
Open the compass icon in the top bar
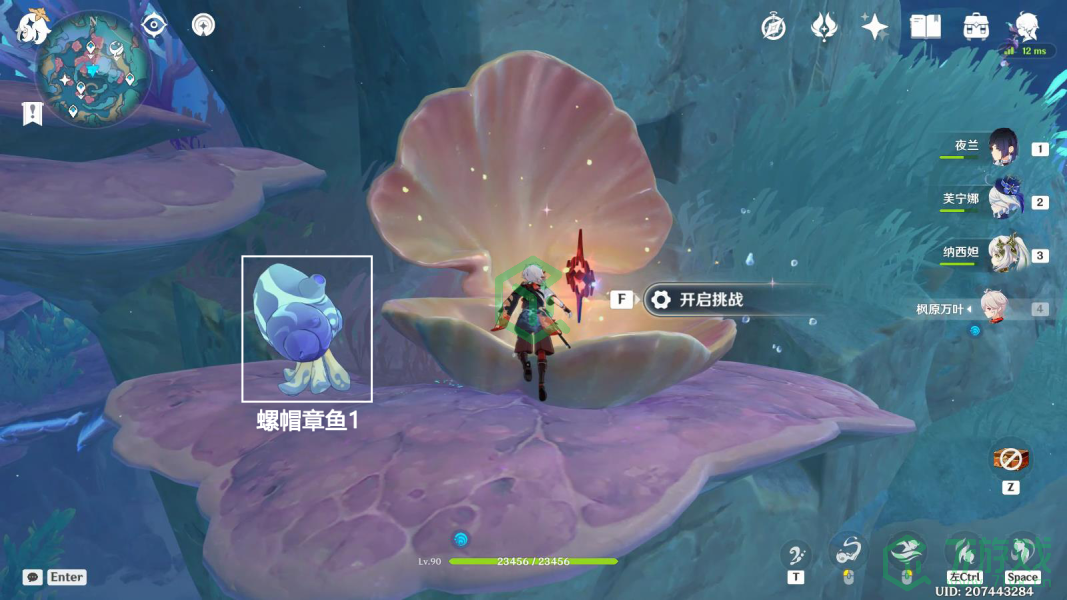[x=773, y=27]
